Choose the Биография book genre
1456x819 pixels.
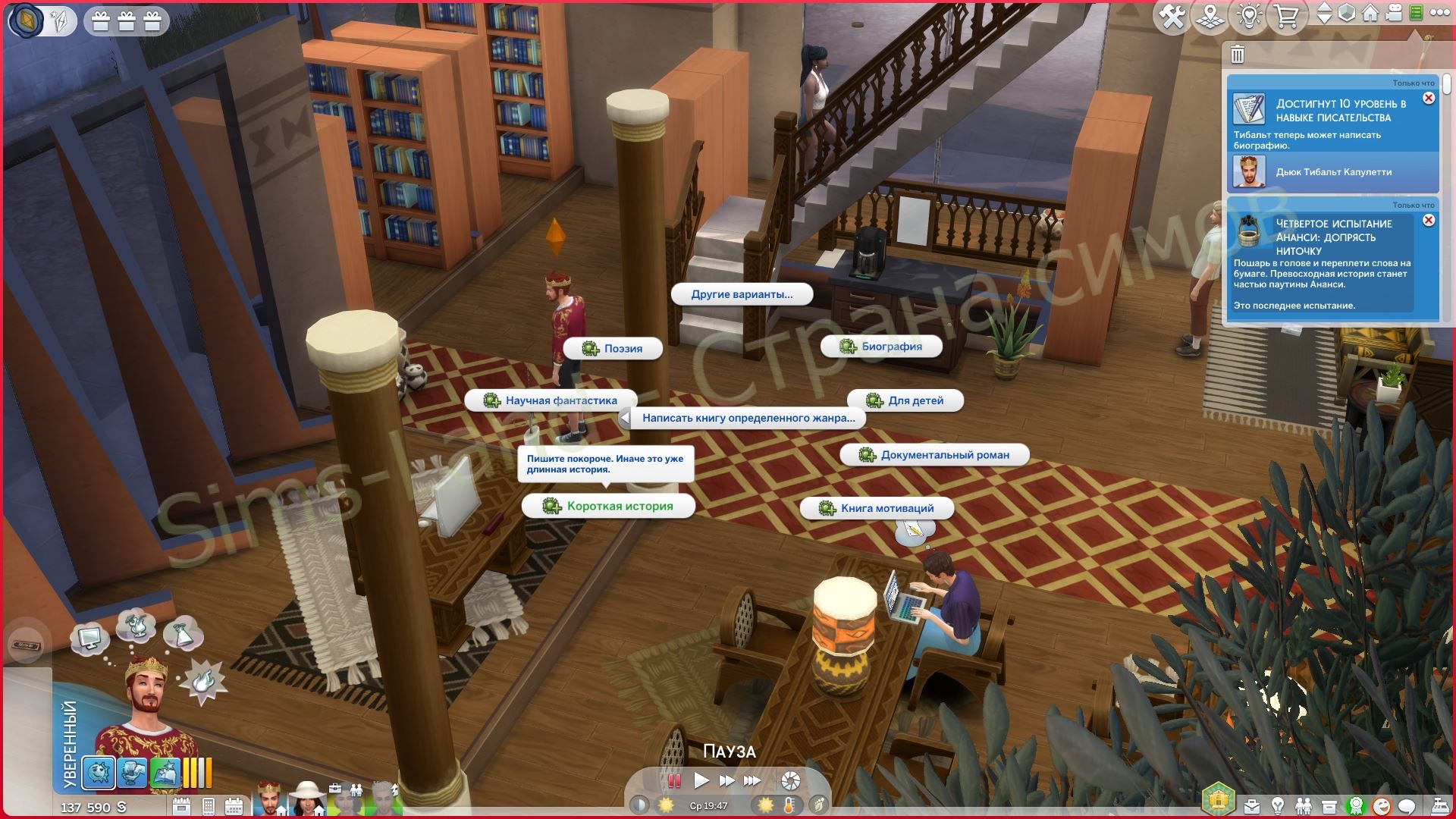point(881,347)
